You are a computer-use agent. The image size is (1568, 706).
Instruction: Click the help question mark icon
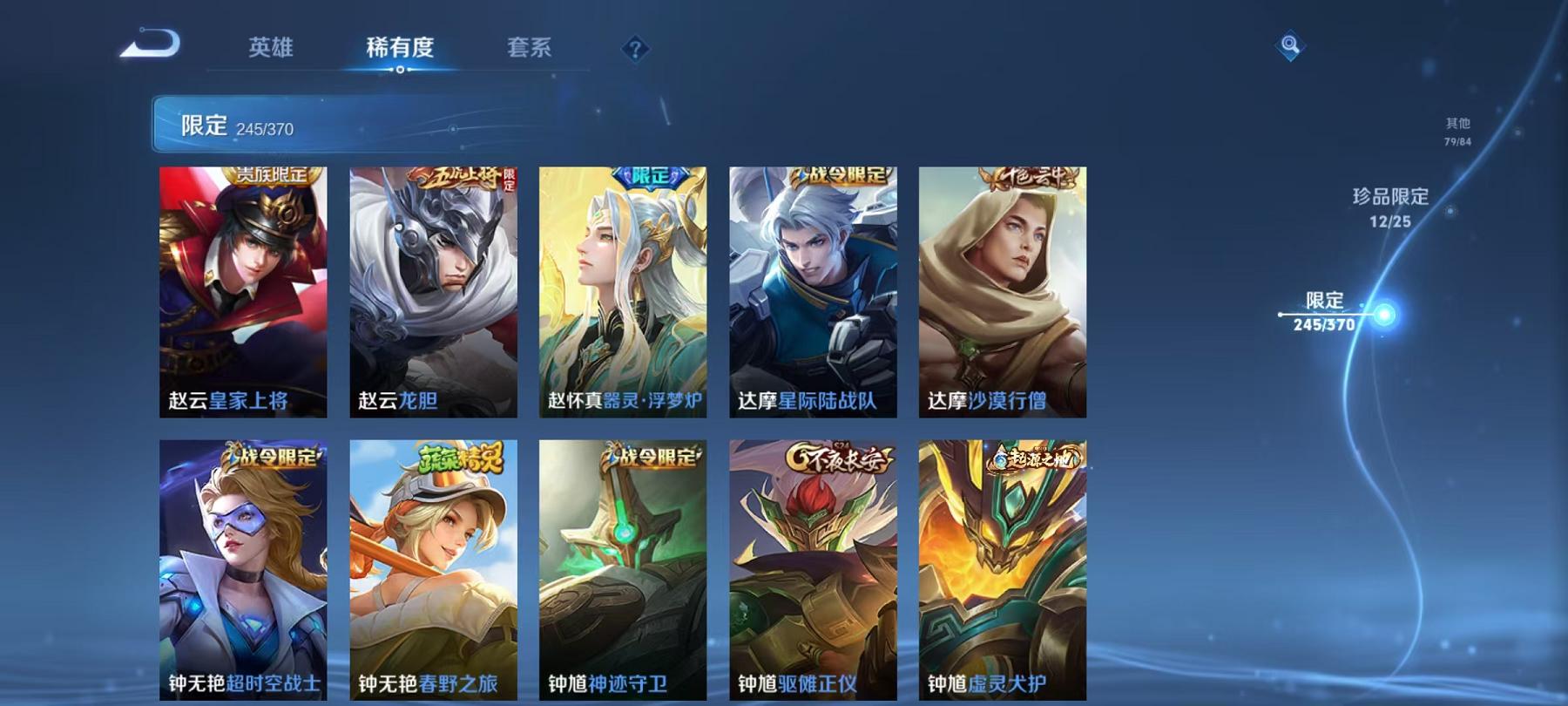pyautogui.click(x=636, y=48)
